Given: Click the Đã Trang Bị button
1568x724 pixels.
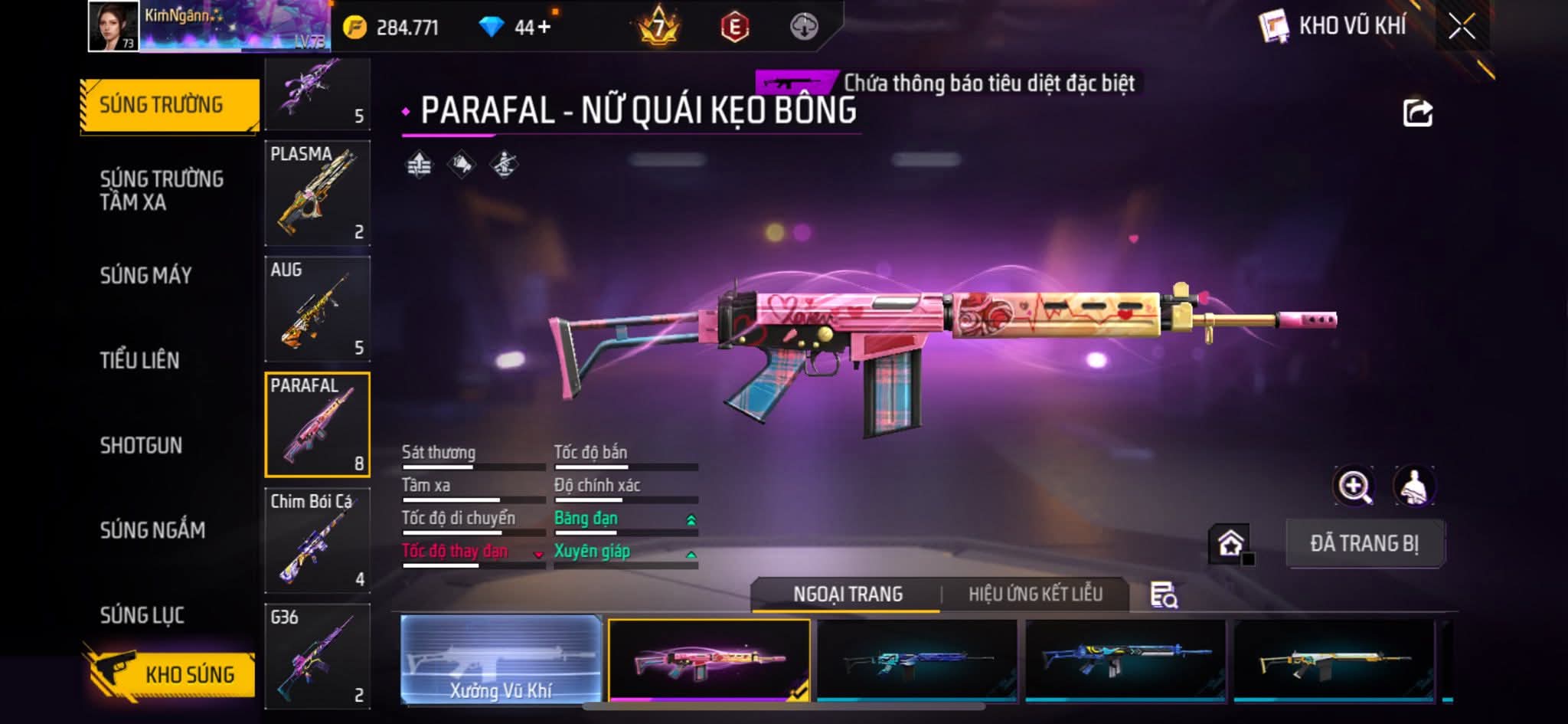Looking at the screenshot, I should (x=1364, y=543).
